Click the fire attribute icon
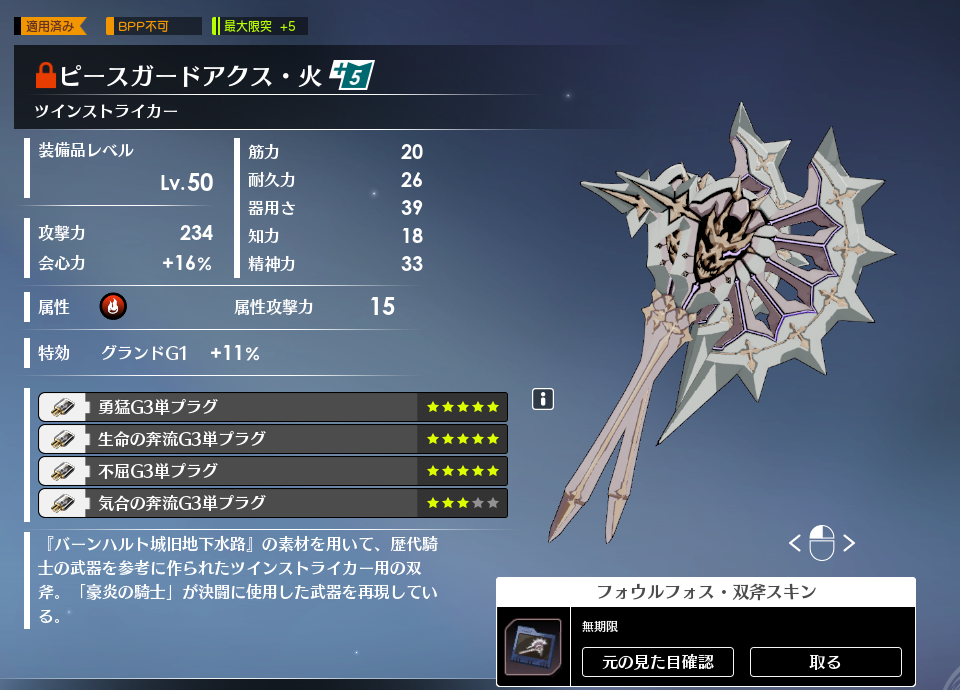This screenshot has width=960, height=690. pyautogui.click(x=113, y=307)
